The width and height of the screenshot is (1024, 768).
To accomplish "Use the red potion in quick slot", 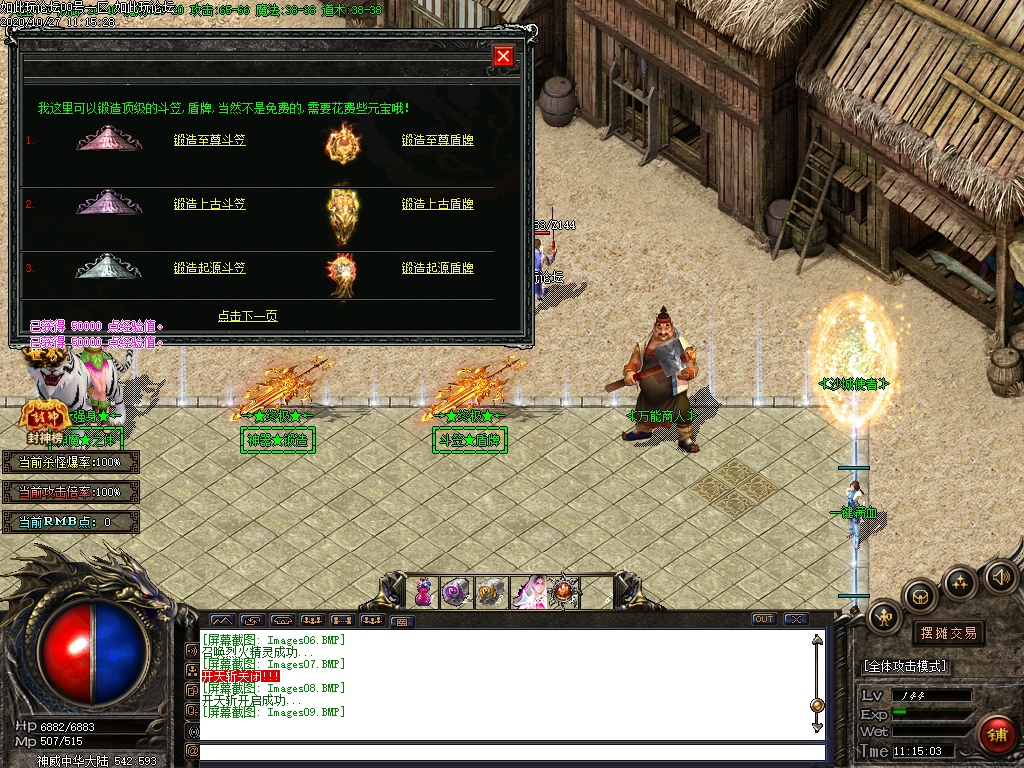I will tap(424, 592).
